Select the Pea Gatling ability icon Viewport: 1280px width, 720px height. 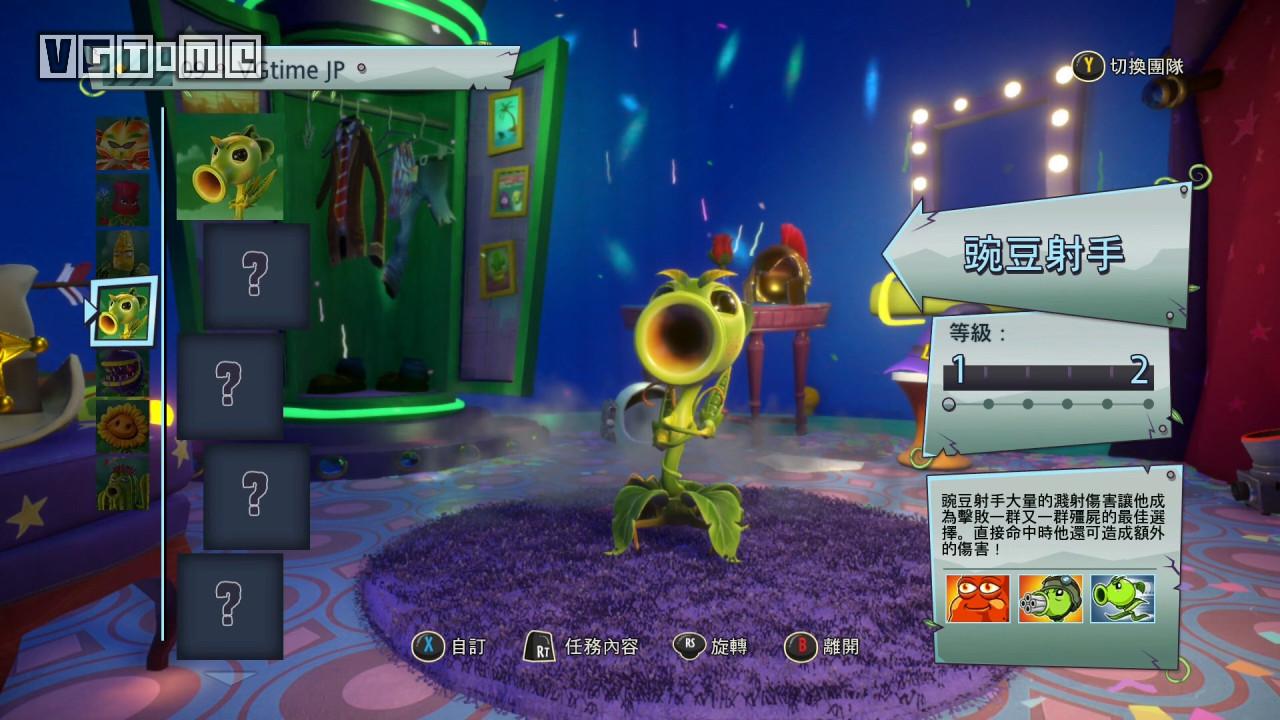pyautogui.click(x=1050, y=599)
